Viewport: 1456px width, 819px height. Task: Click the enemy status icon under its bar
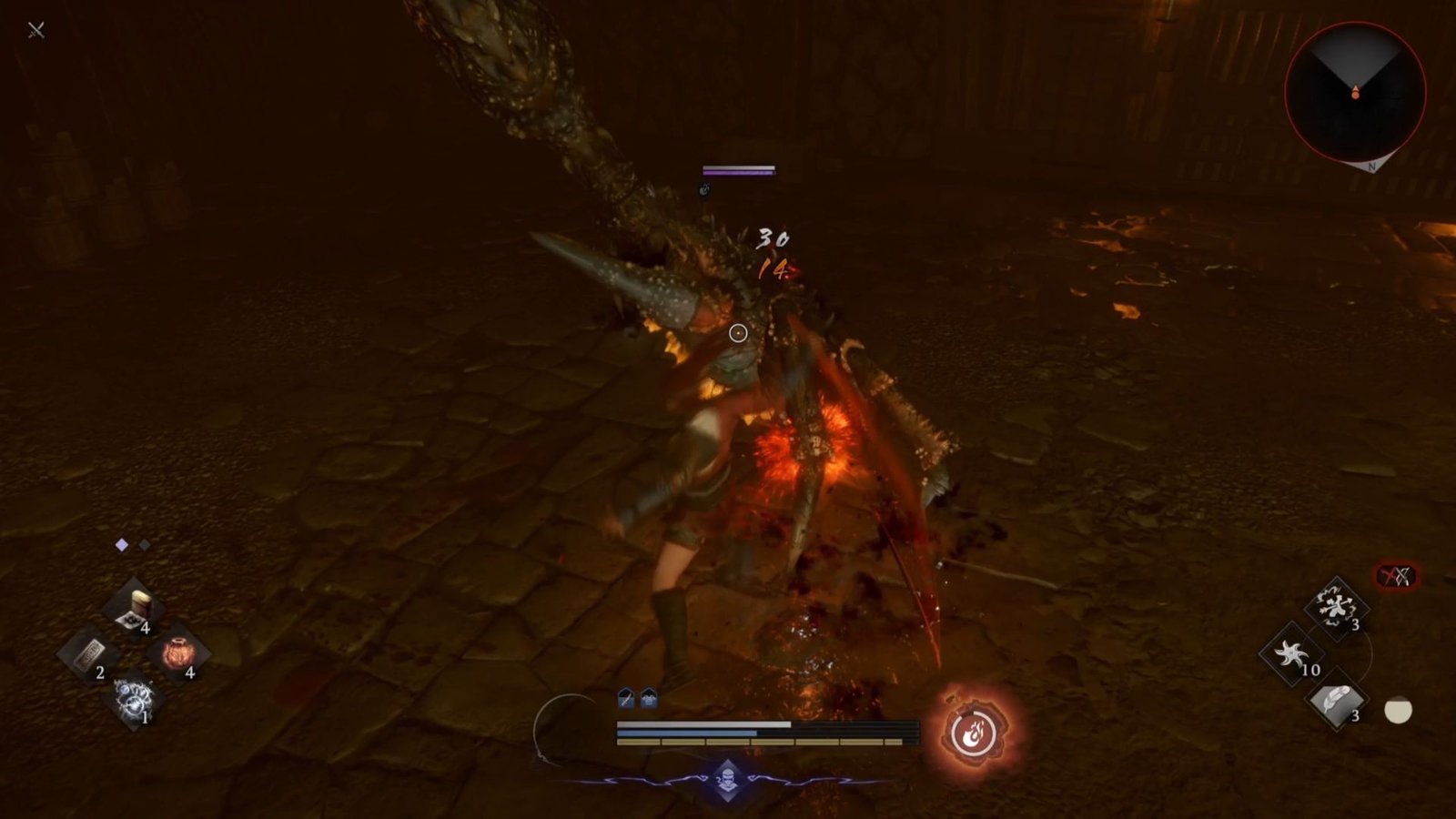[706, 191]
